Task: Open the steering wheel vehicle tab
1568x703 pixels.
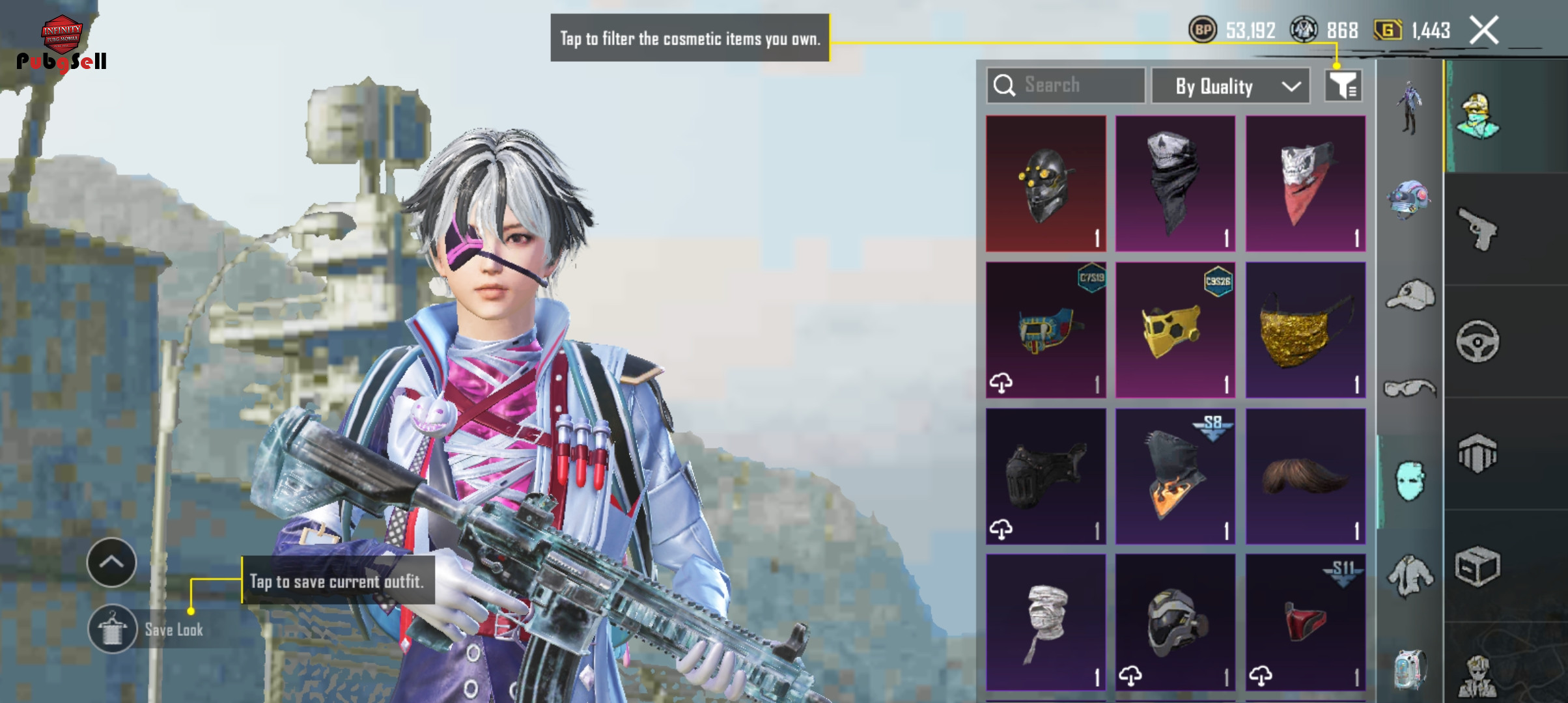Action: pyautogui.click(x=1478, y=341)
